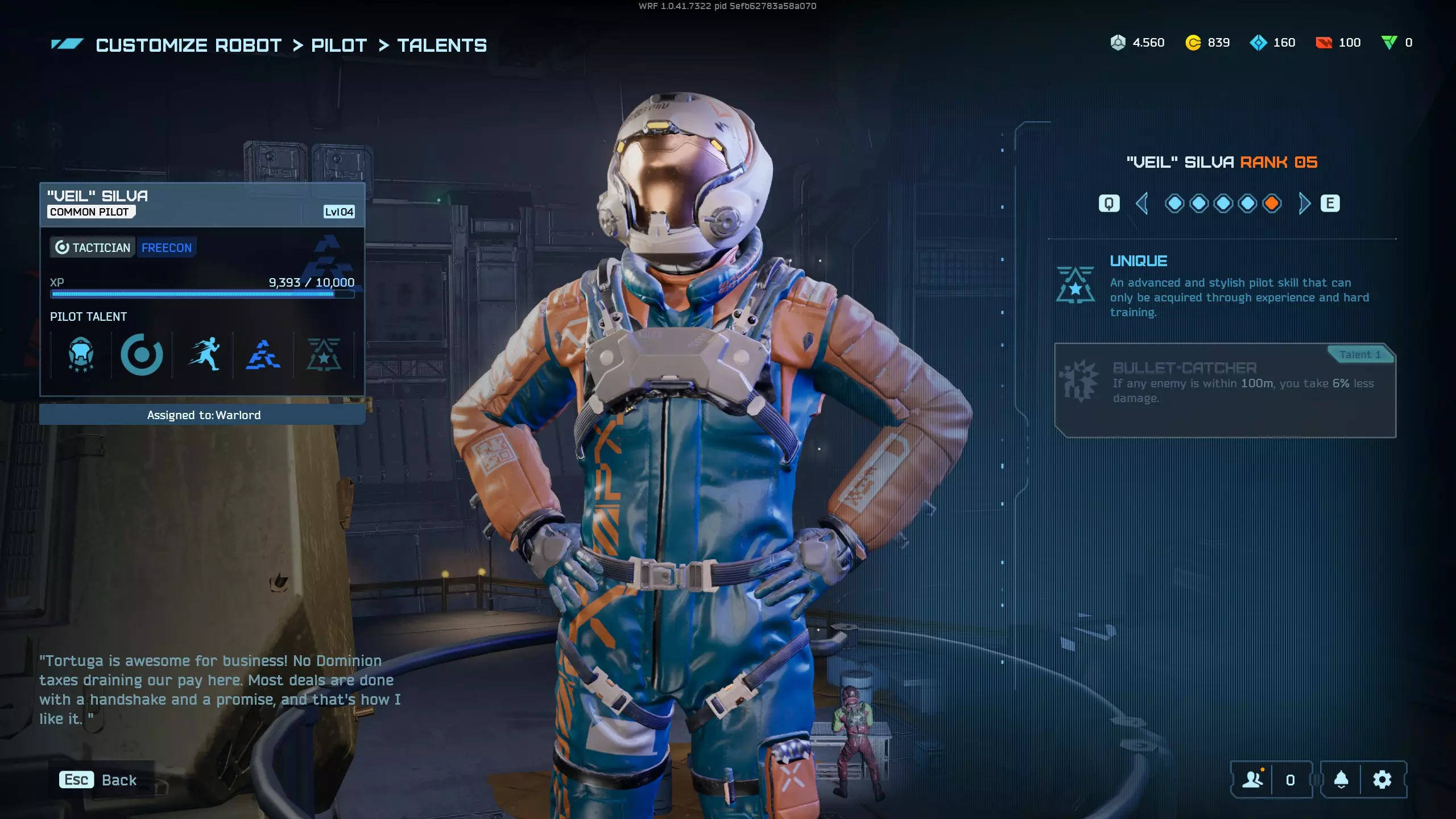Select the Unique star-triangle talent icon

[324, 355]
